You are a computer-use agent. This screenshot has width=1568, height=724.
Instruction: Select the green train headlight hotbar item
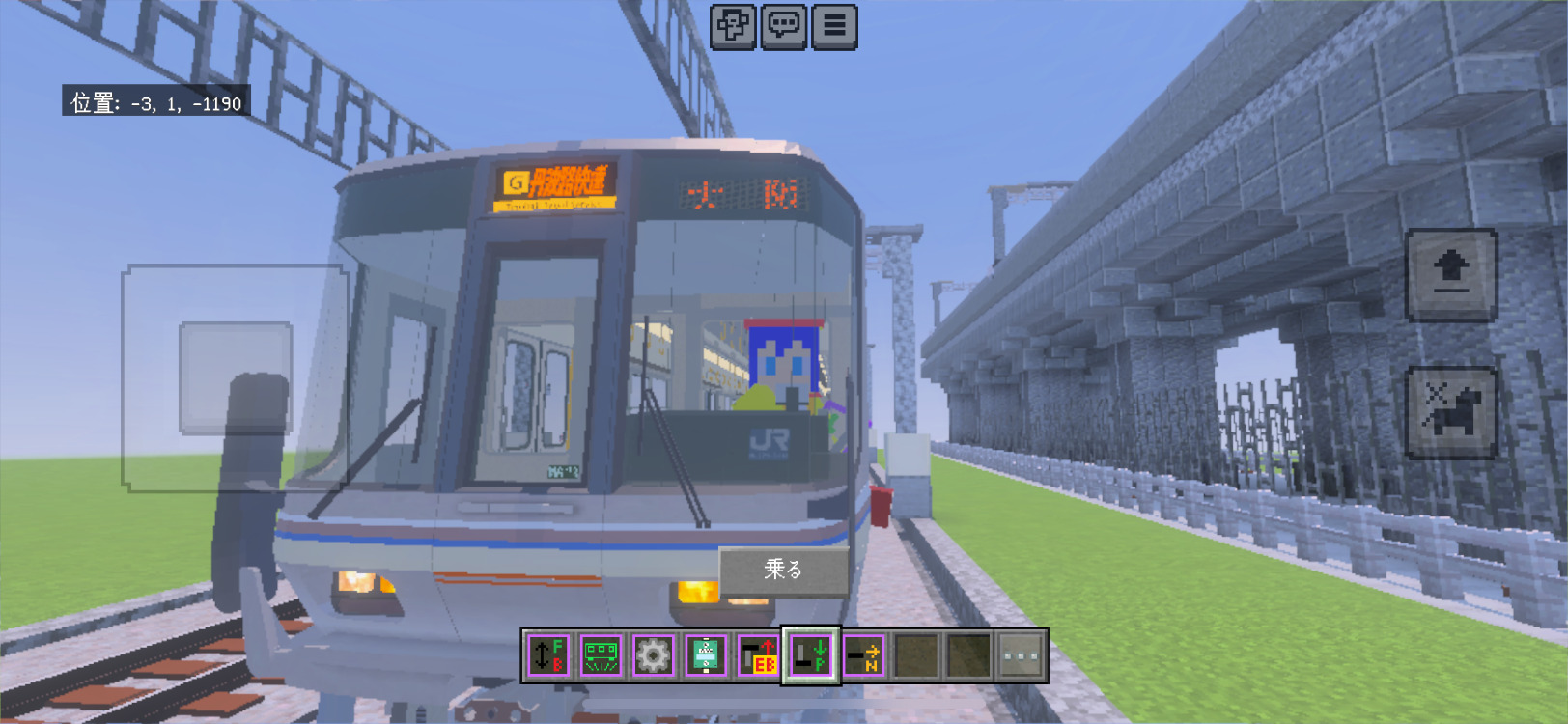click(601, 656)
